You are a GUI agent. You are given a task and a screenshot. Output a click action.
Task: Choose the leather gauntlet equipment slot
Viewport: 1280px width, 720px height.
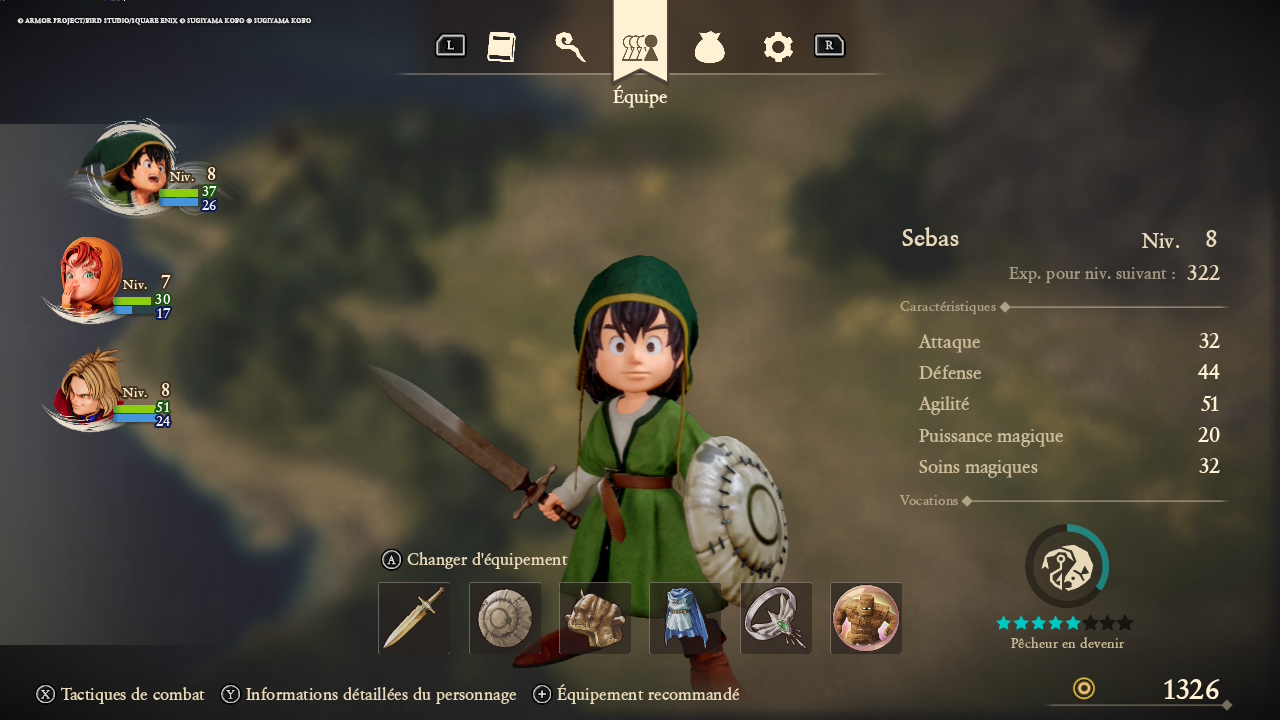pyautogui.click(x=595, y=618)
